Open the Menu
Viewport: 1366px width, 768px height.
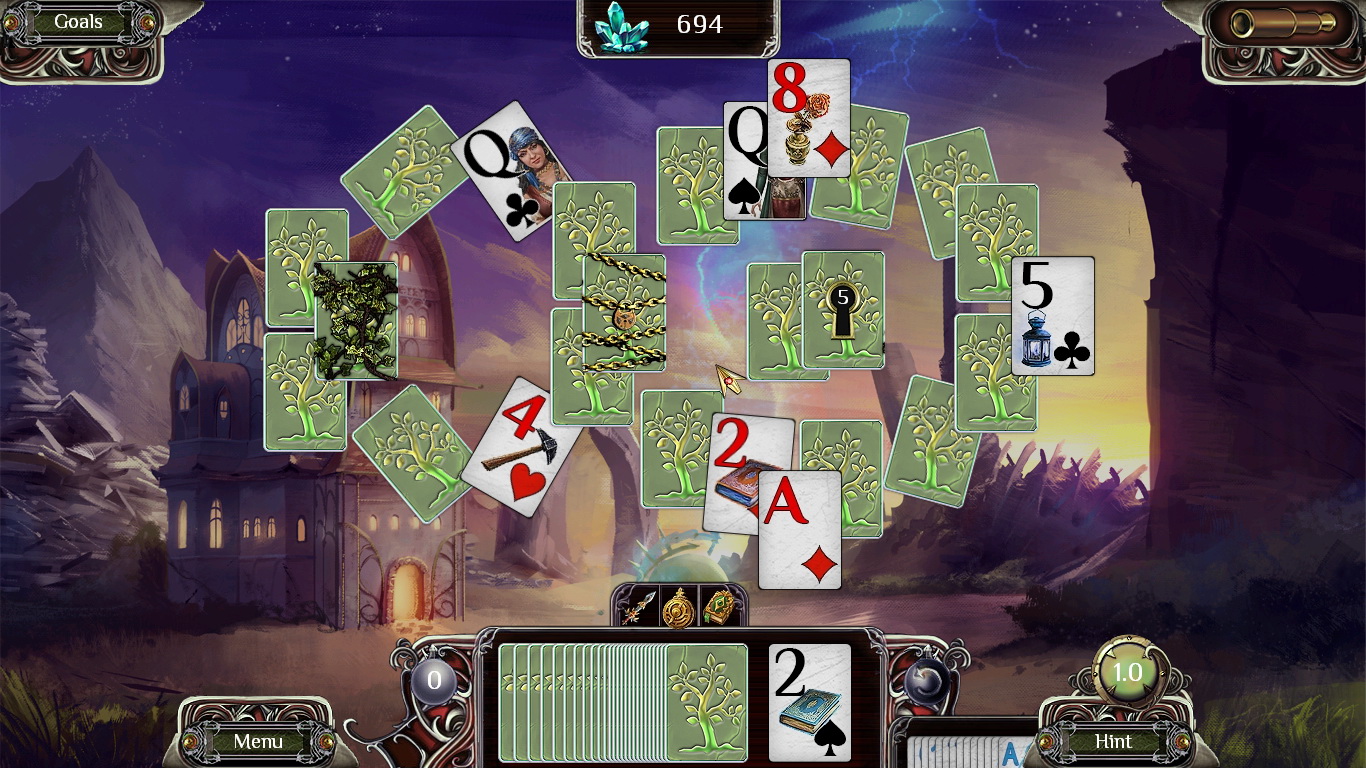(x=258, y=742)
